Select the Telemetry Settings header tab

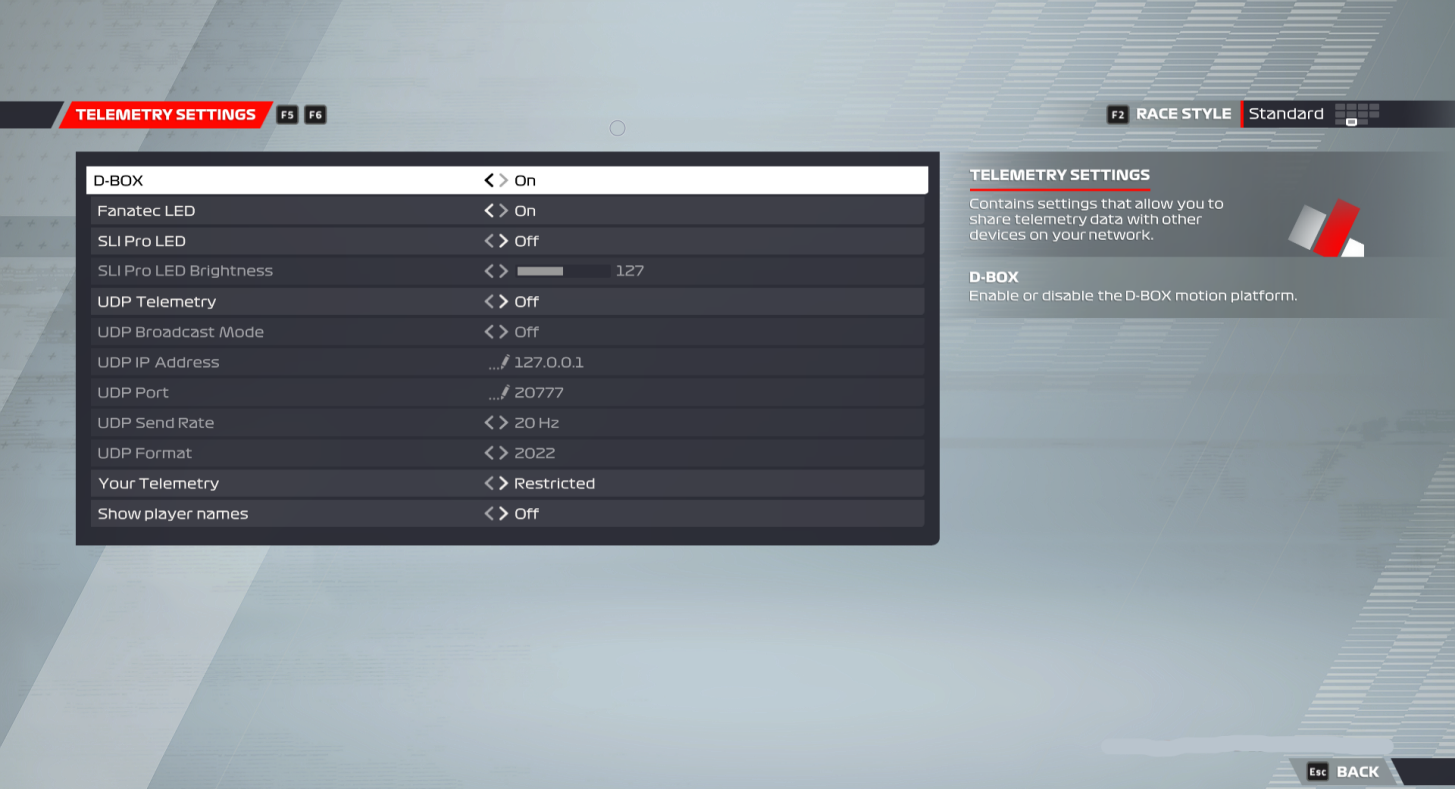coord(165,114)
